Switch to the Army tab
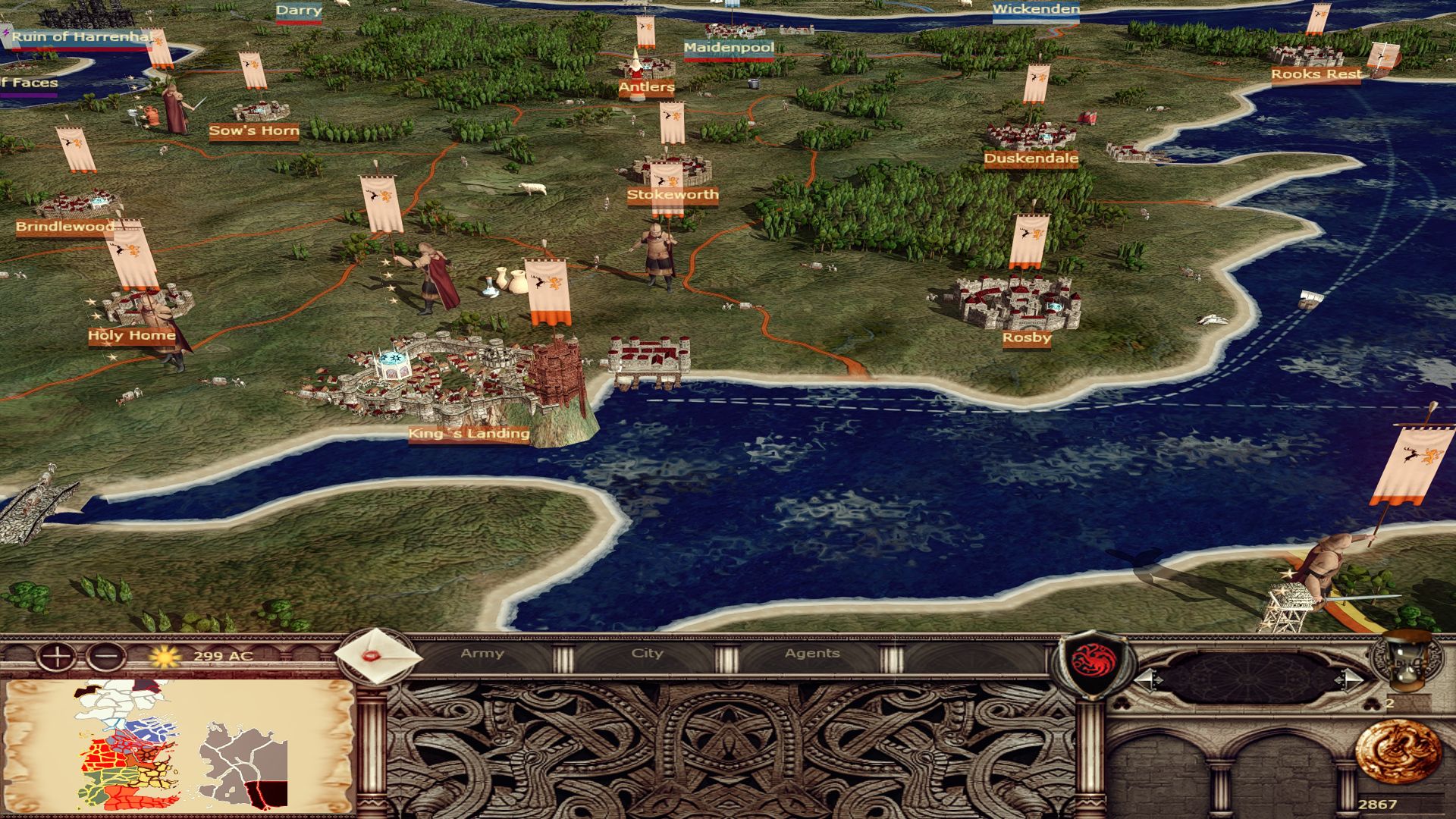1456x819 pixels. [482, 654]
